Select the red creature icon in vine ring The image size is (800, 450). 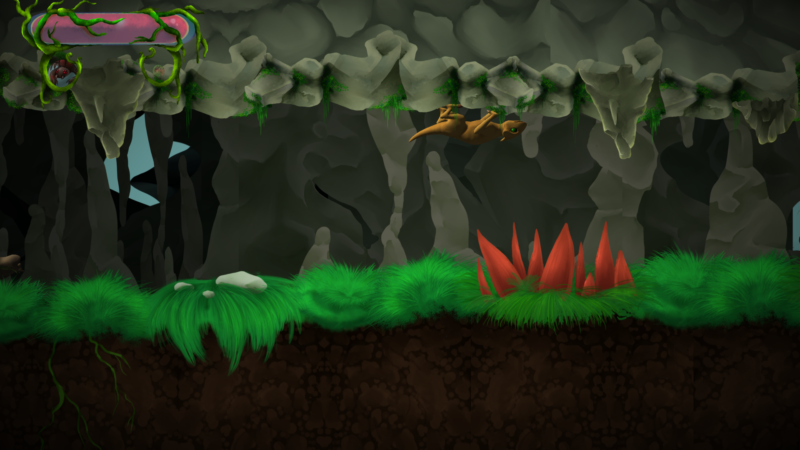(x=62, y=69)
